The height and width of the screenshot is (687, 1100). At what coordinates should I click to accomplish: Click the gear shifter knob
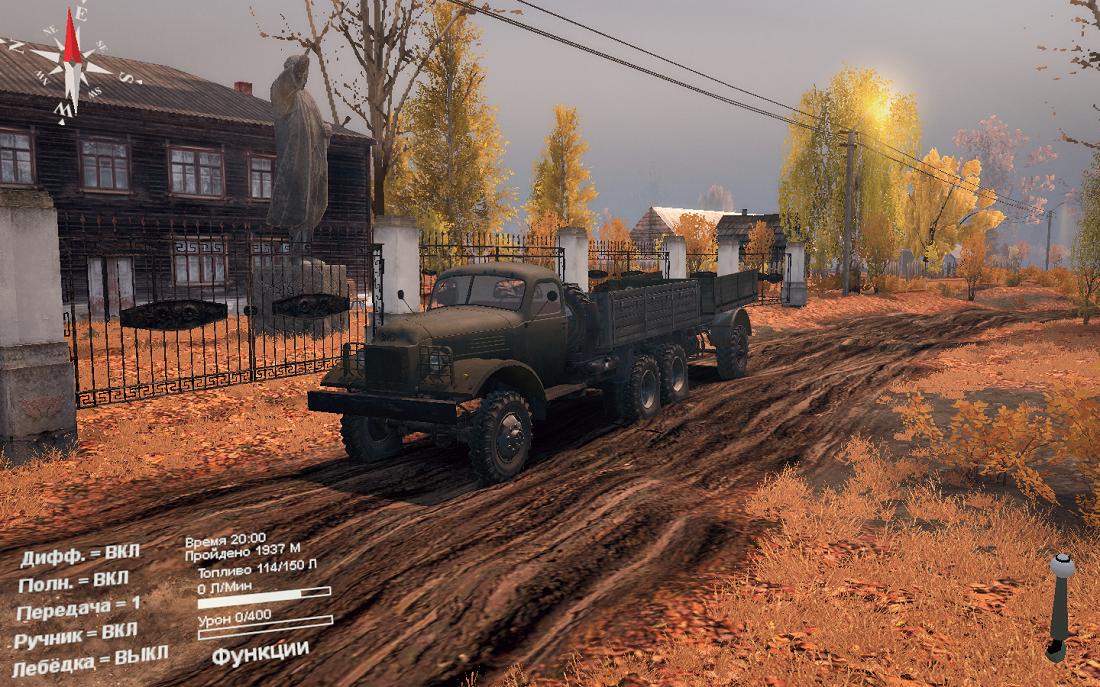(1062, 566)
